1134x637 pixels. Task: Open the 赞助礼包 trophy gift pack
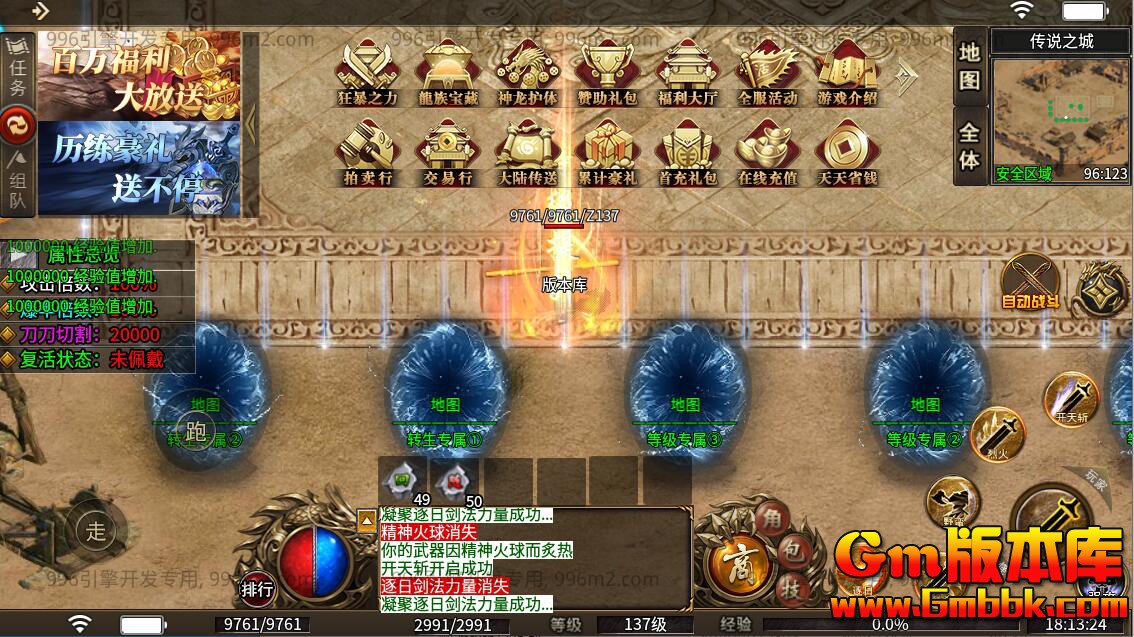point(607,72)
